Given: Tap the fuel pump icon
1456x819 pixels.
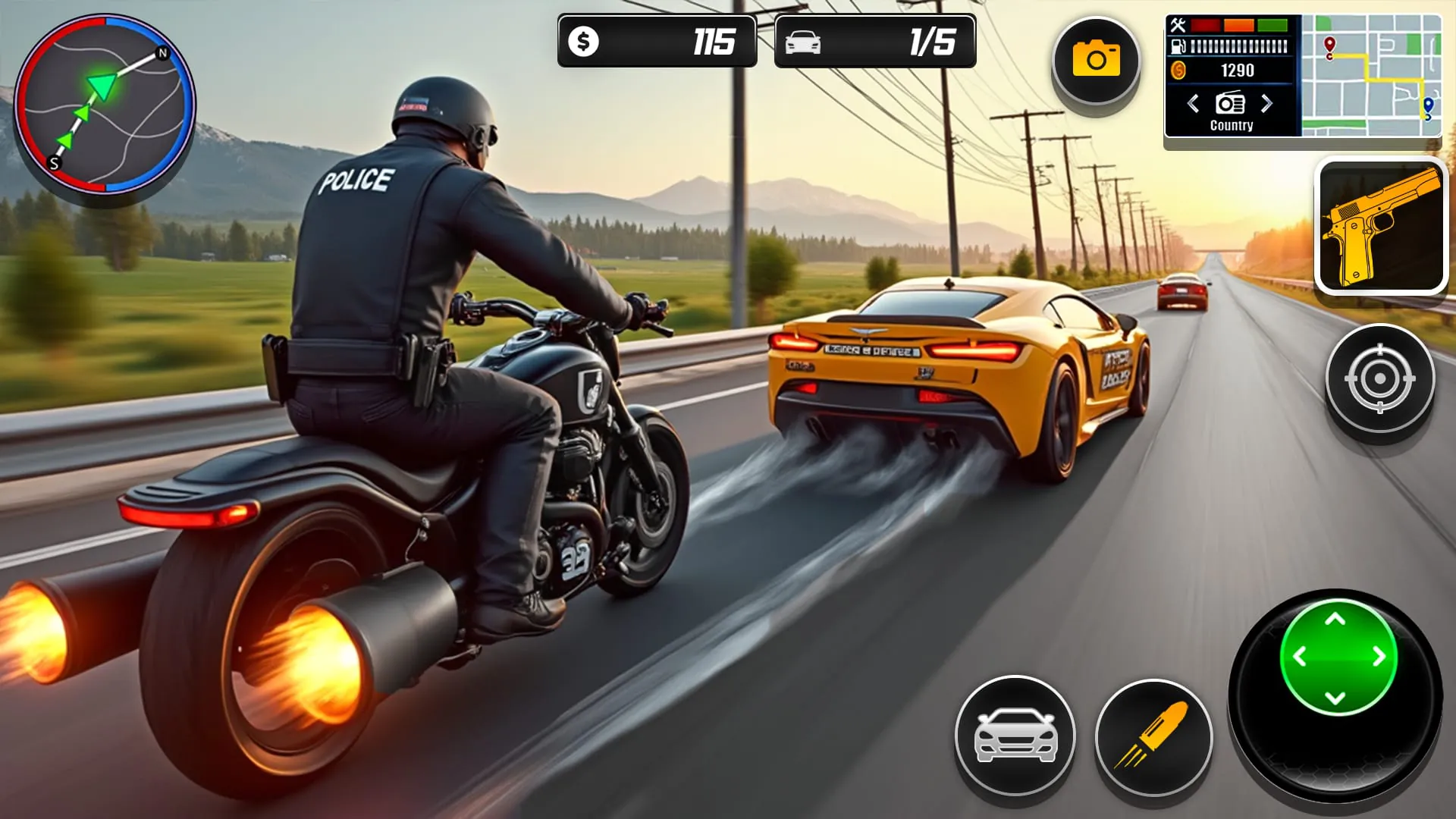Looking at the screenshot, I should point(1177,47).
